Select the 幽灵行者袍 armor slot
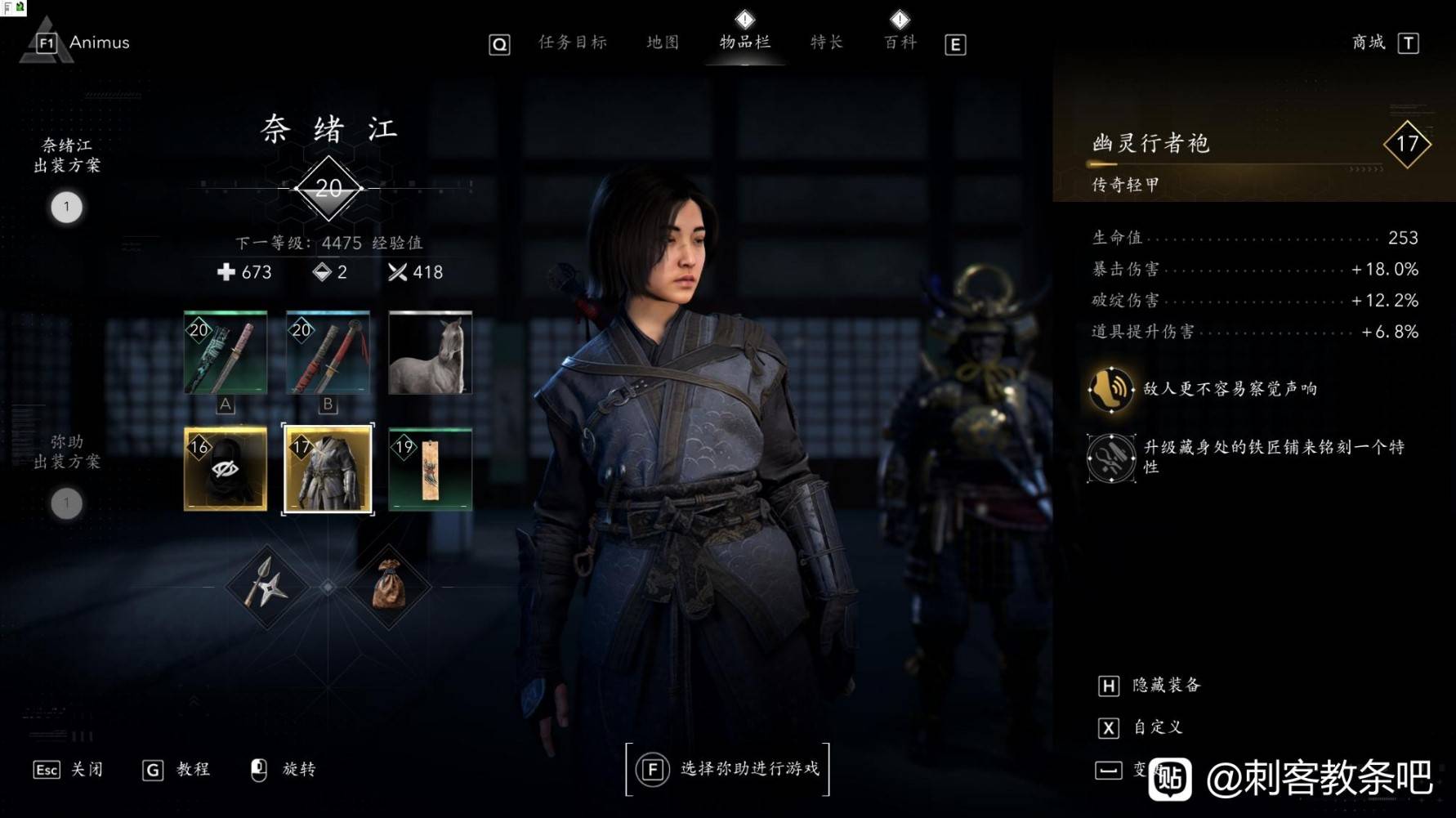Screen dimensions: 1456x818 (x=328, y=469)
